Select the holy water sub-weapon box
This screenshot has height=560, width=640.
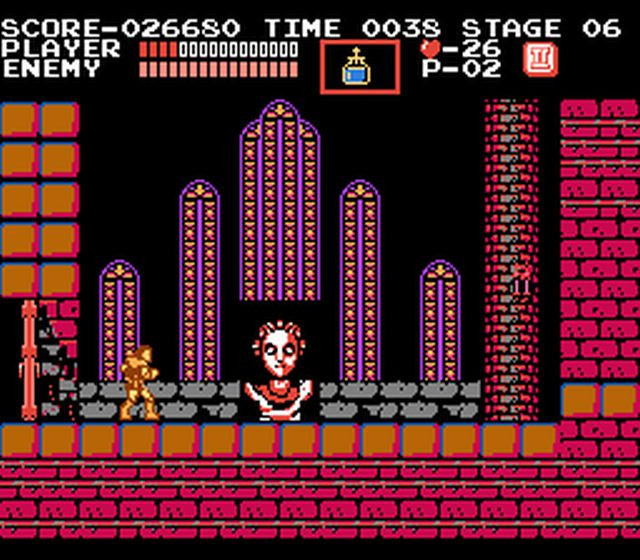point(358,67)
